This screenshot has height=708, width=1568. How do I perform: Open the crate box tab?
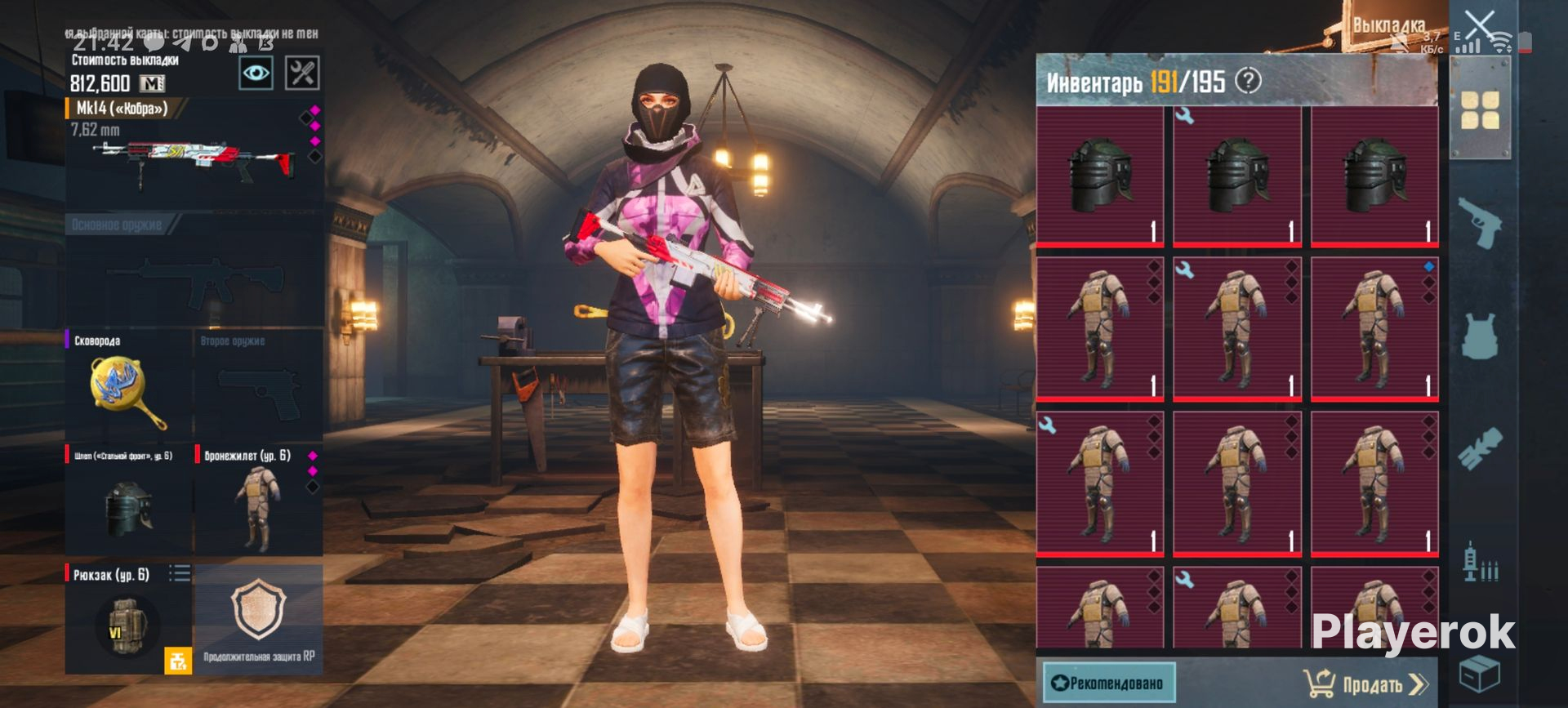(x=1479, y=674)
